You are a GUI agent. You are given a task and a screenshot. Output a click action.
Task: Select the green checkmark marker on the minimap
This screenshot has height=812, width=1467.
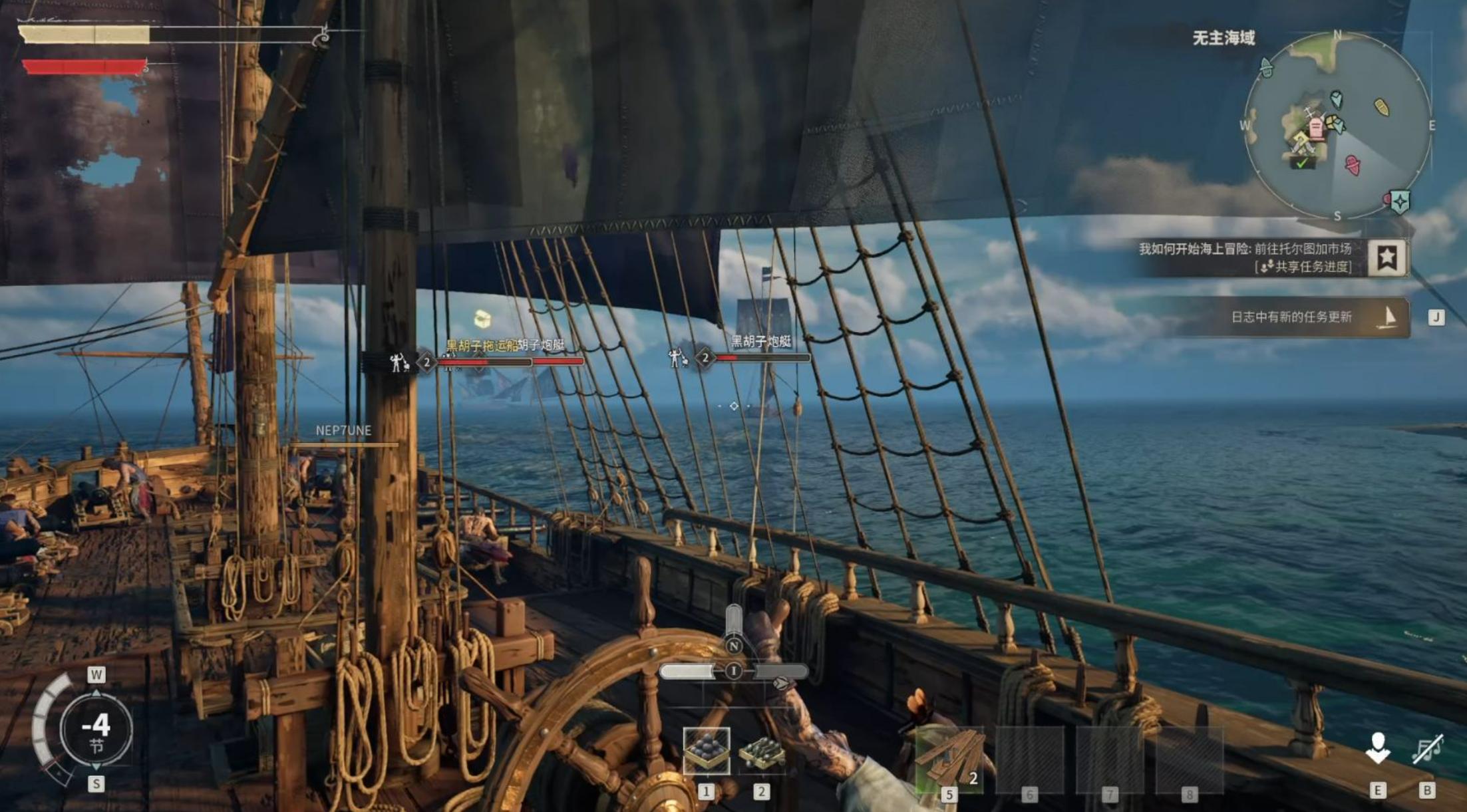(x=1301, y=163)
